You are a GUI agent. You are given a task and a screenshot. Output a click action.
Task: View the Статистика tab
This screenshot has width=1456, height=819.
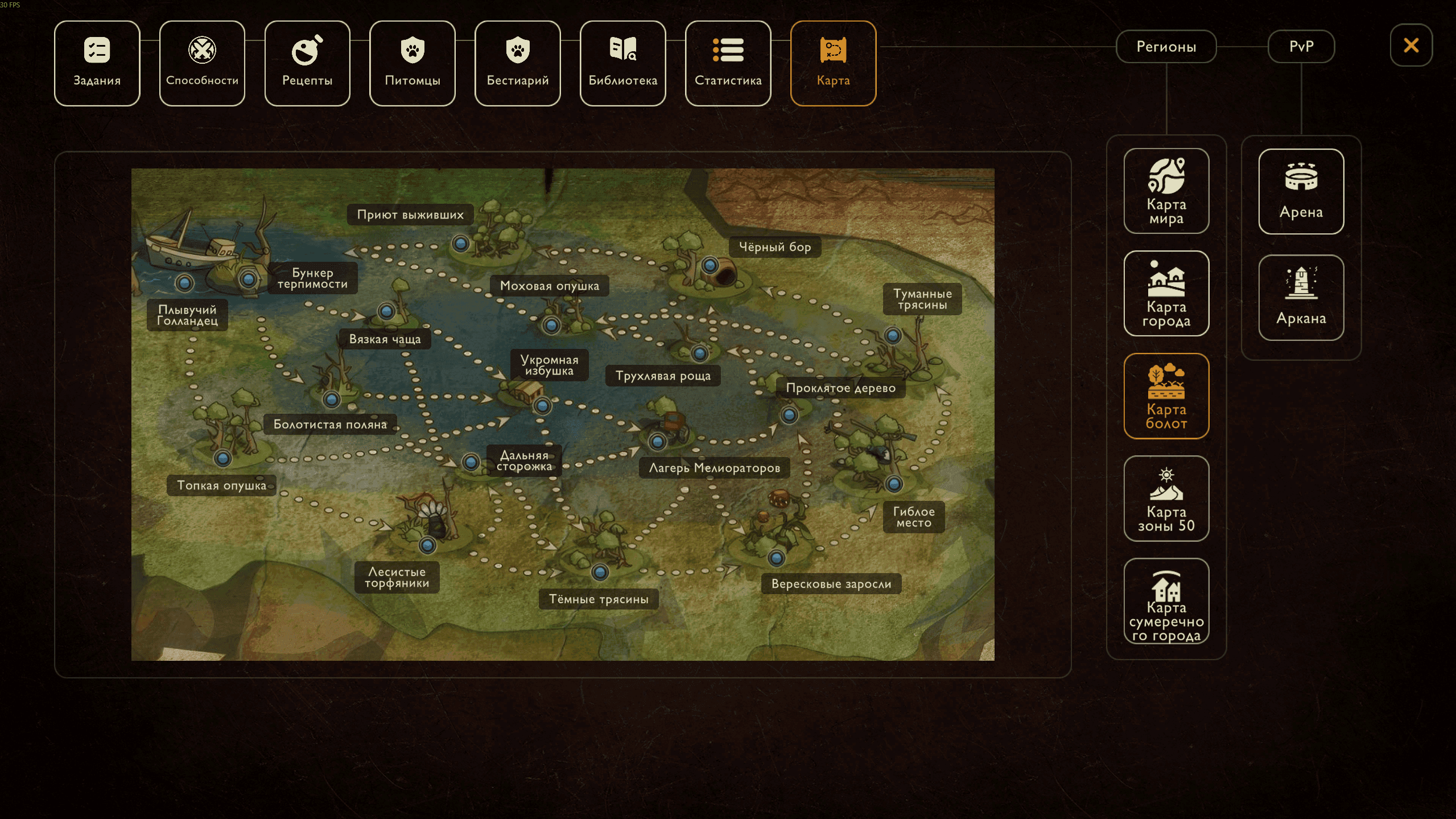(x=728, y=63)
